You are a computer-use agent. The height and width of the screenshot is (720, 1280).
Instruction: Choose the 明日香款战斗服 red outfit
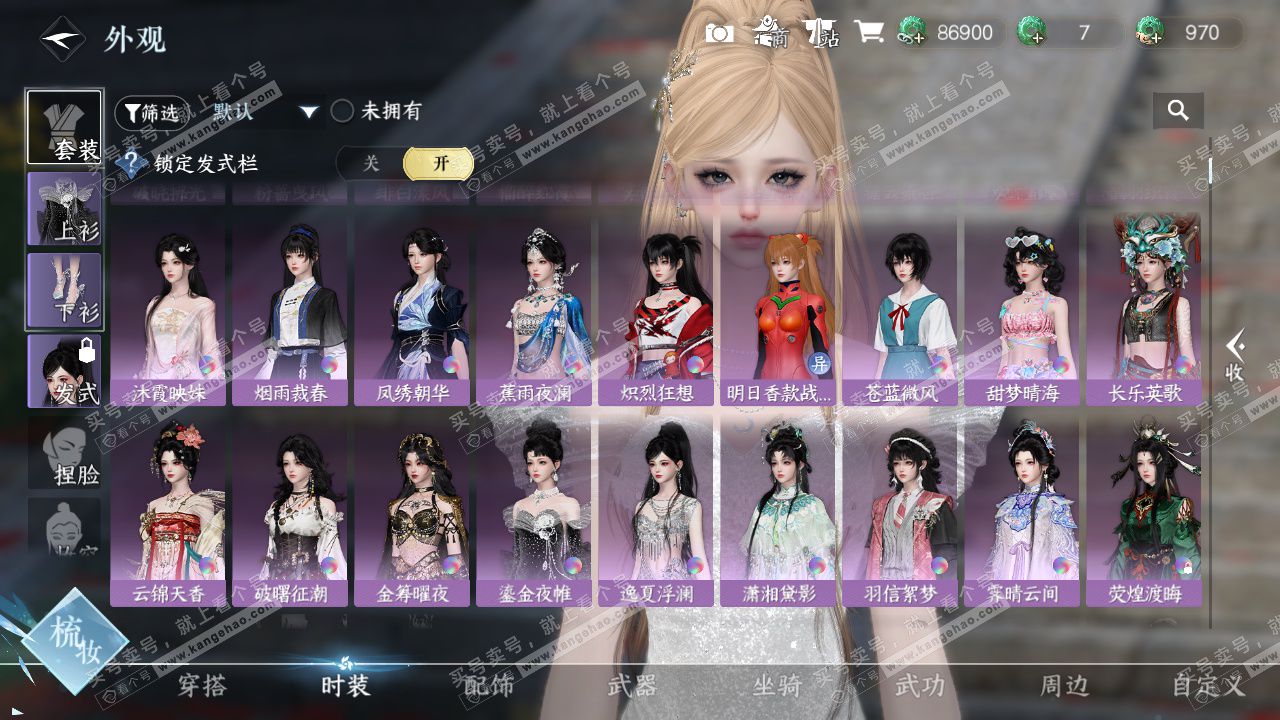[x=778, y=310]
